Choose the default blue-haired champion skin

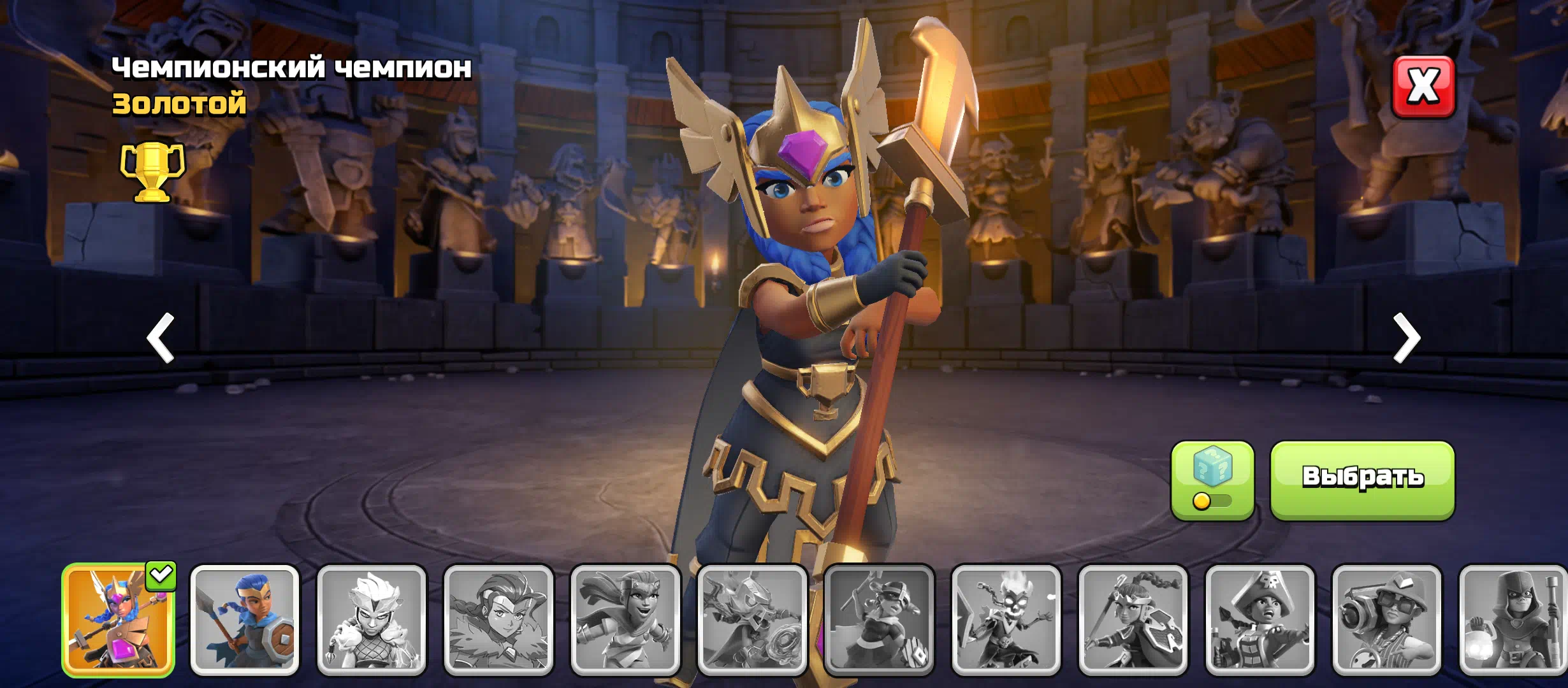click(245, 620)
